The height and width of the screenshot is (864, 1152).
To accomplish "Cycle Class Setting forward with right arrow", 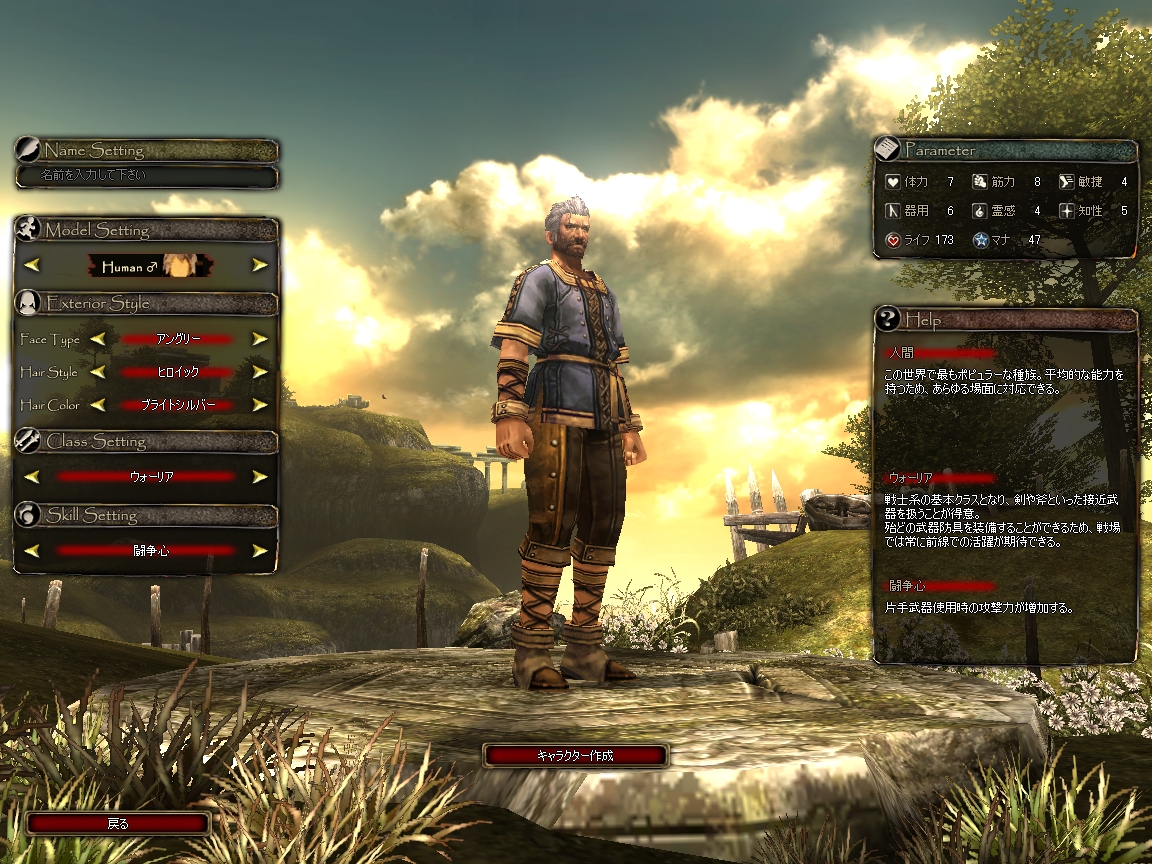I will (x=260, y=477).
